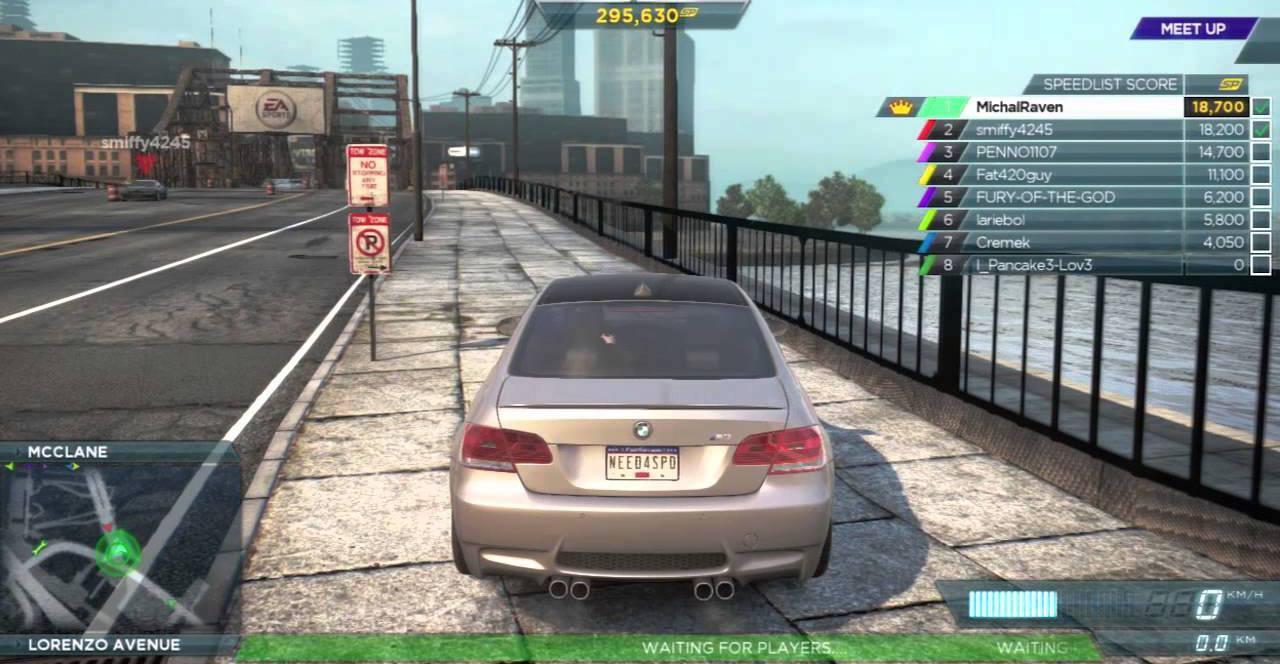Viewport: 1280px width, 664px height.
Task: Select the smiffy4245 nametag over the road
Action: [145, 143]
